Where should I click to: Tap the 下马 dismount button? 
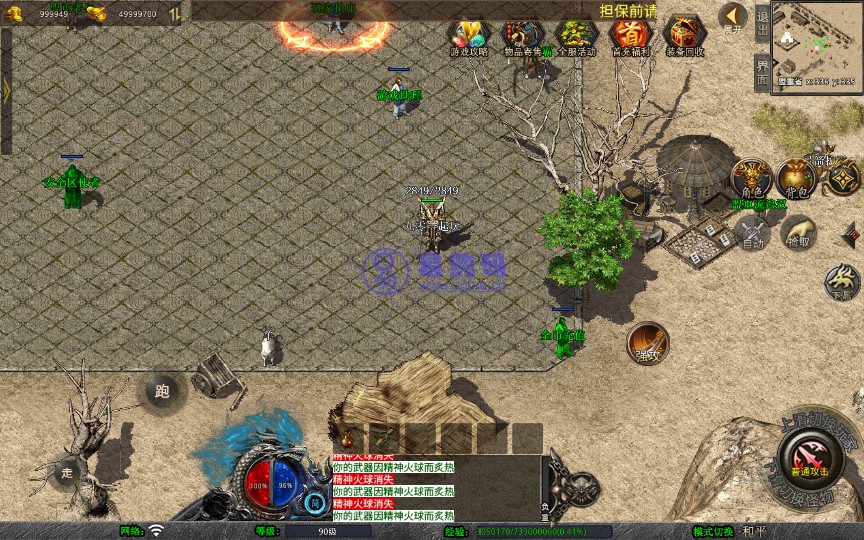point(842,282)
